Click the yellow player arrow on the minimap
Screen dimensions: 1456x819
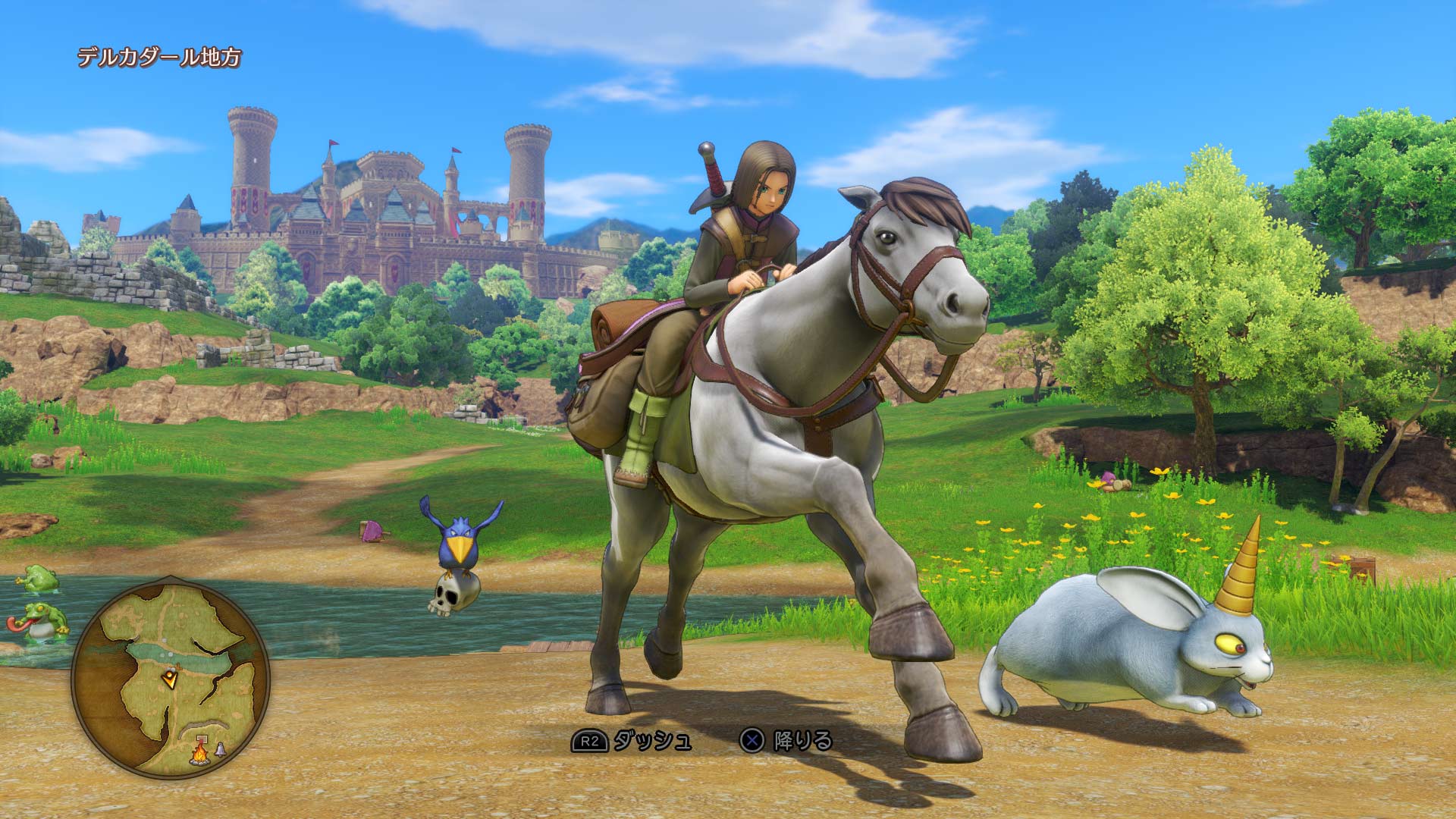170,680
